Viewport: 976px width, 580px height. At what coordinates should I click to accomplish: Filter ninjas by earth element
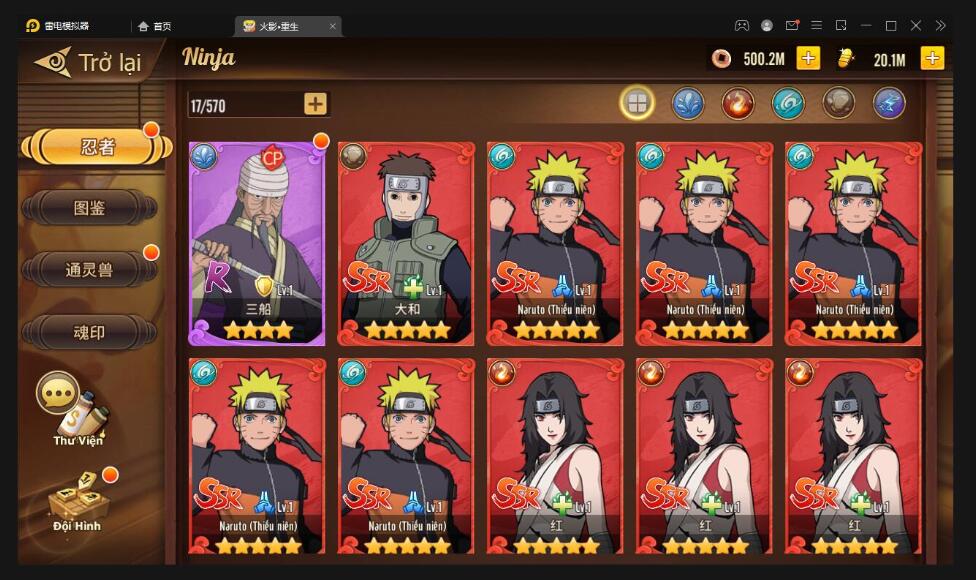tap(838, 102)
